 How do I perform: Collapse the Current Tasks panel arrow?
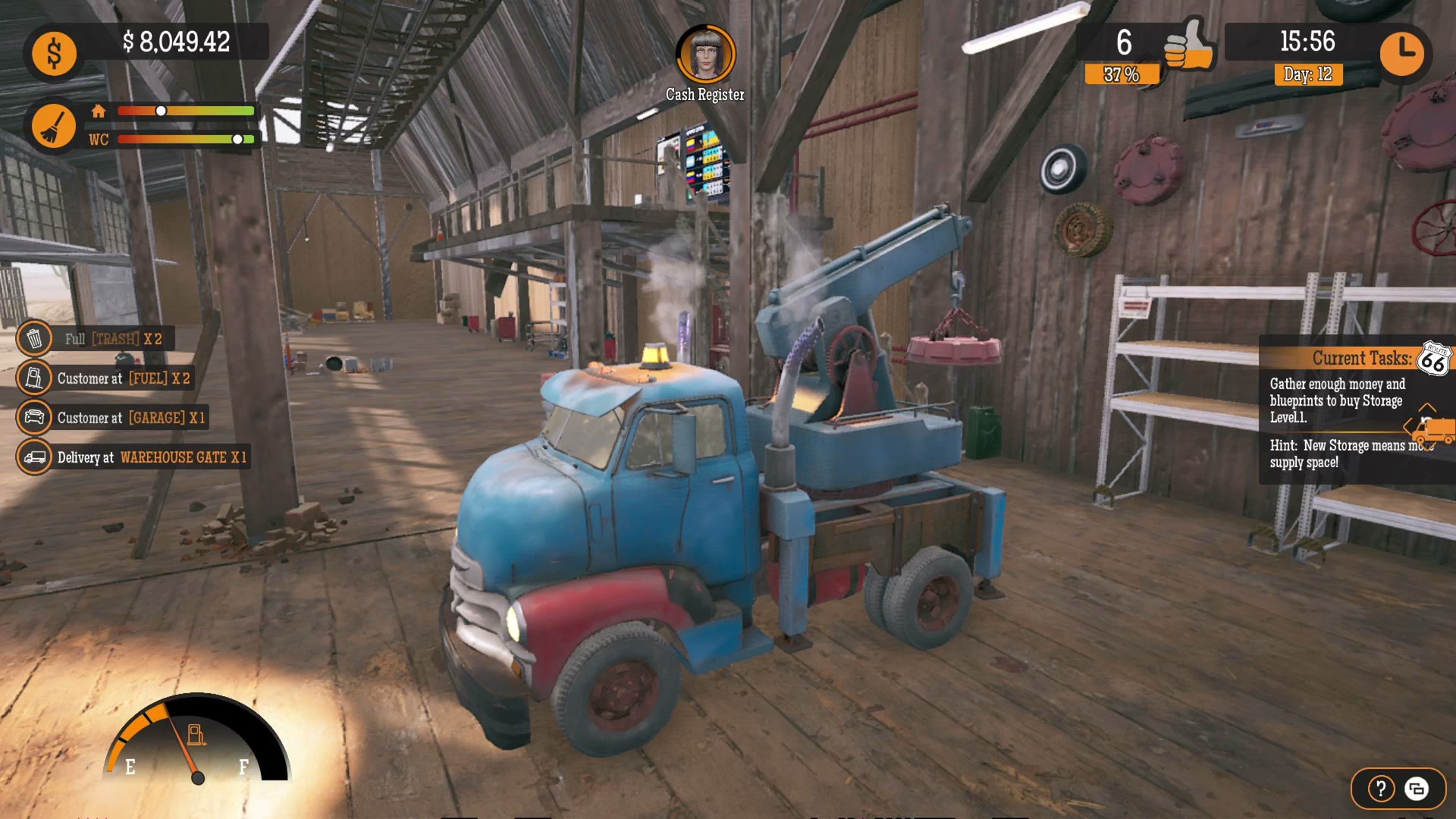point(1426,408)
